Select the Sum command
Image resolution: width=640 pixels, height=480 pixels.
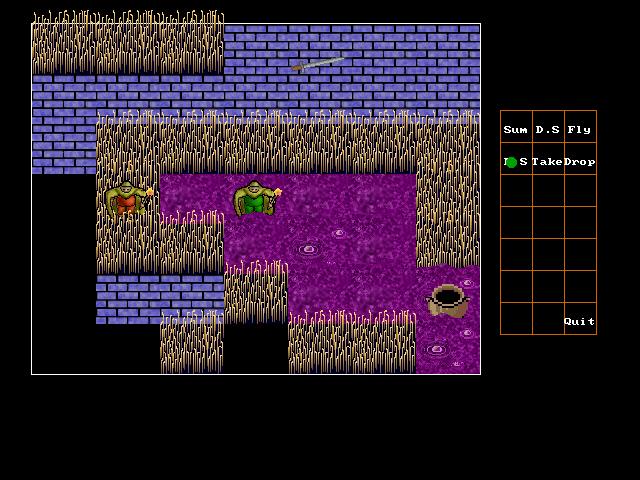point(516,130)
